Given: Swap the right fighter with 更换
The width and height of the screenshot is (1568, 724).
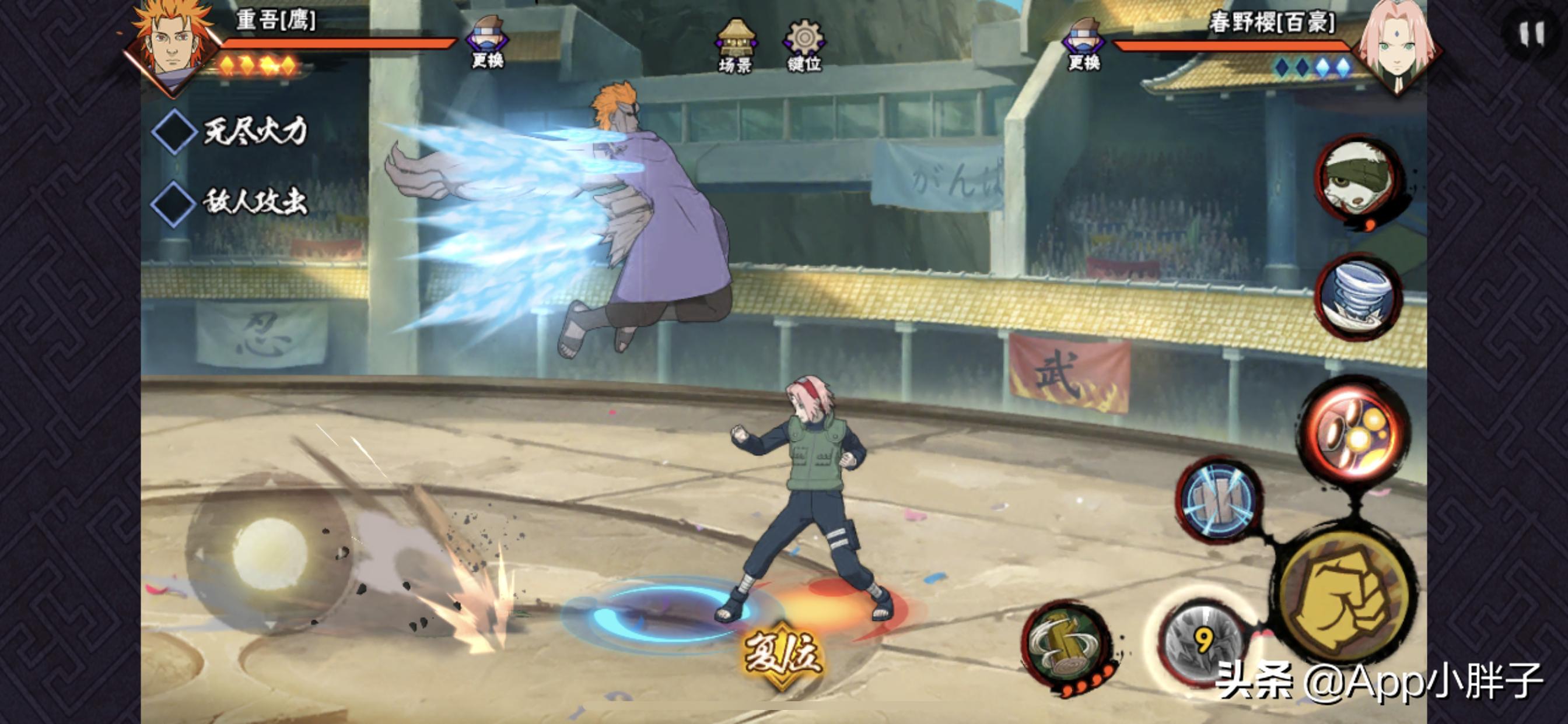Looking at the screenshot, I should 1084,43.
